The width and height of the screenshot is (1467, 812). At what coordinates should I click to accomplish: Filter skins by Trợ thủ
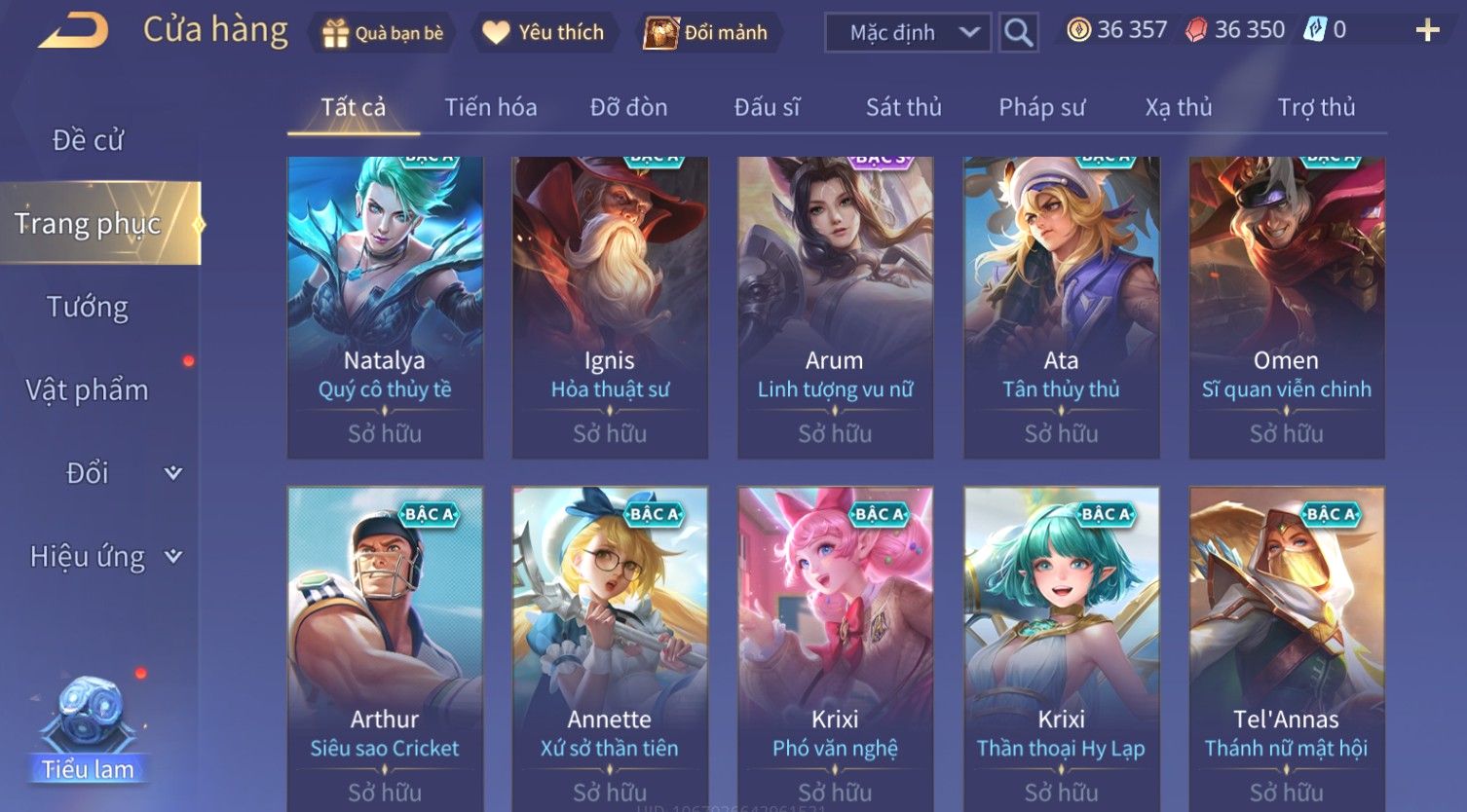click(1316, 107)
